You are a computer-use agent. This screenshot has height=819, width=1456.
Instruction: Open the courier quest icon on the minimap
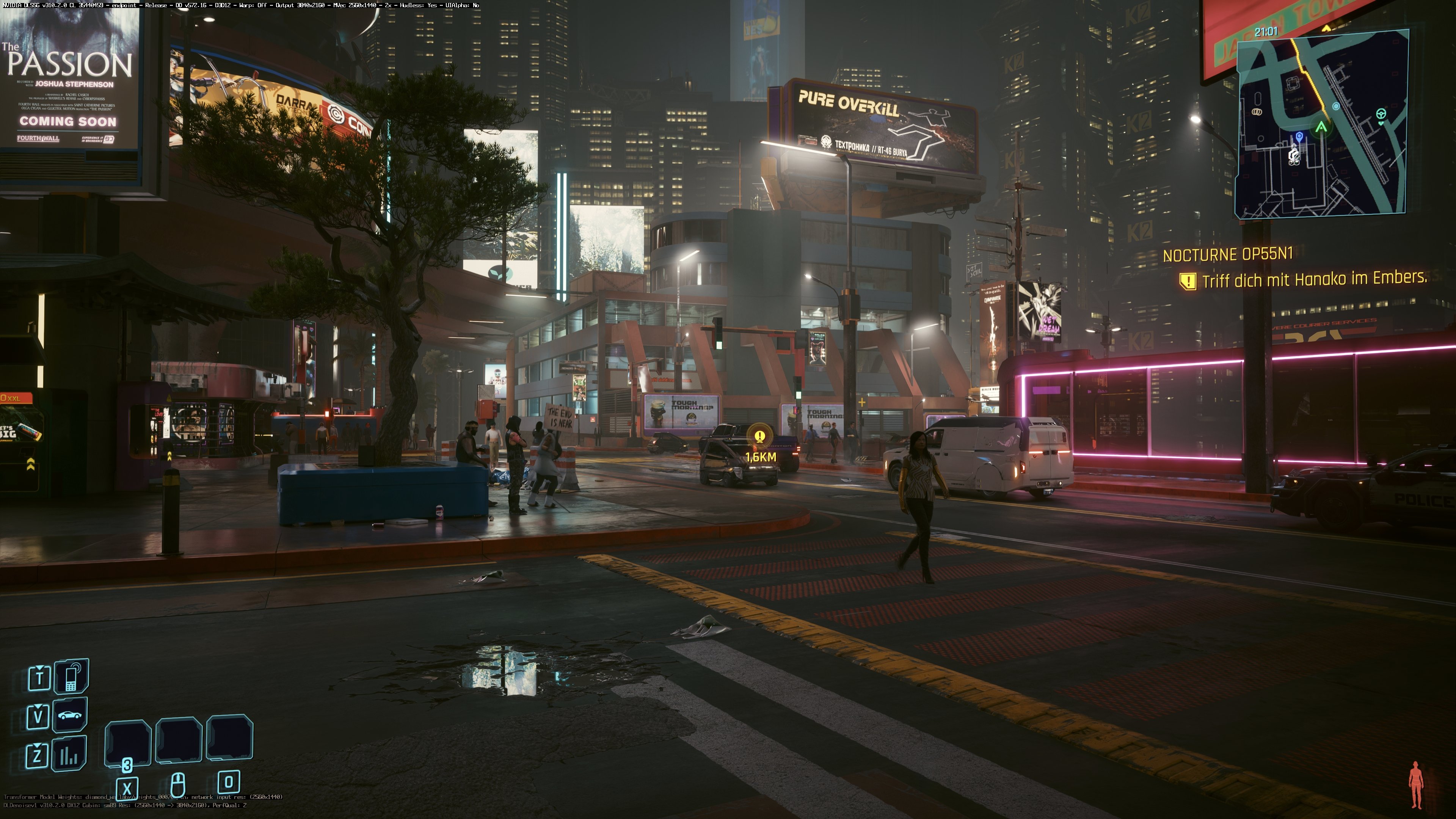(x=1294, y=155)
